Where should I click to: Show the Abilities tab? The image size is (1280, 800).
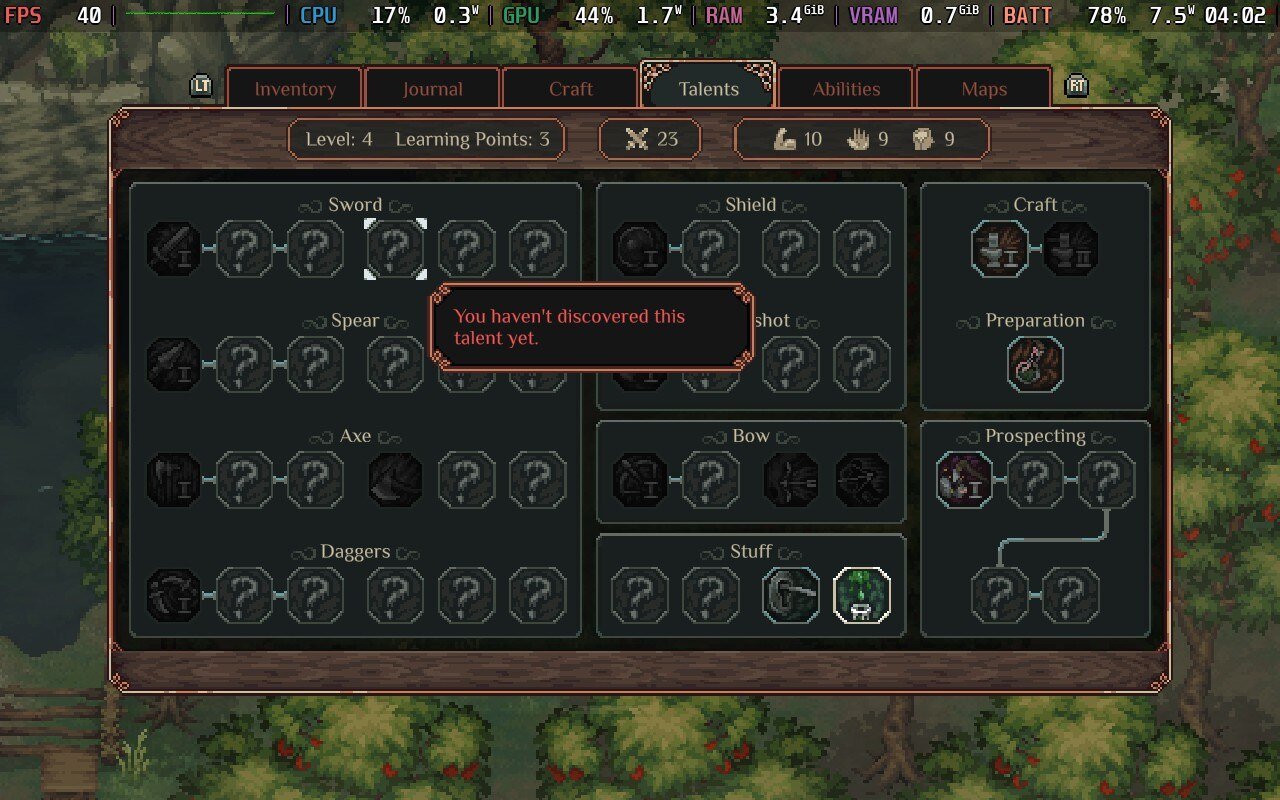(x=846, y=89)
